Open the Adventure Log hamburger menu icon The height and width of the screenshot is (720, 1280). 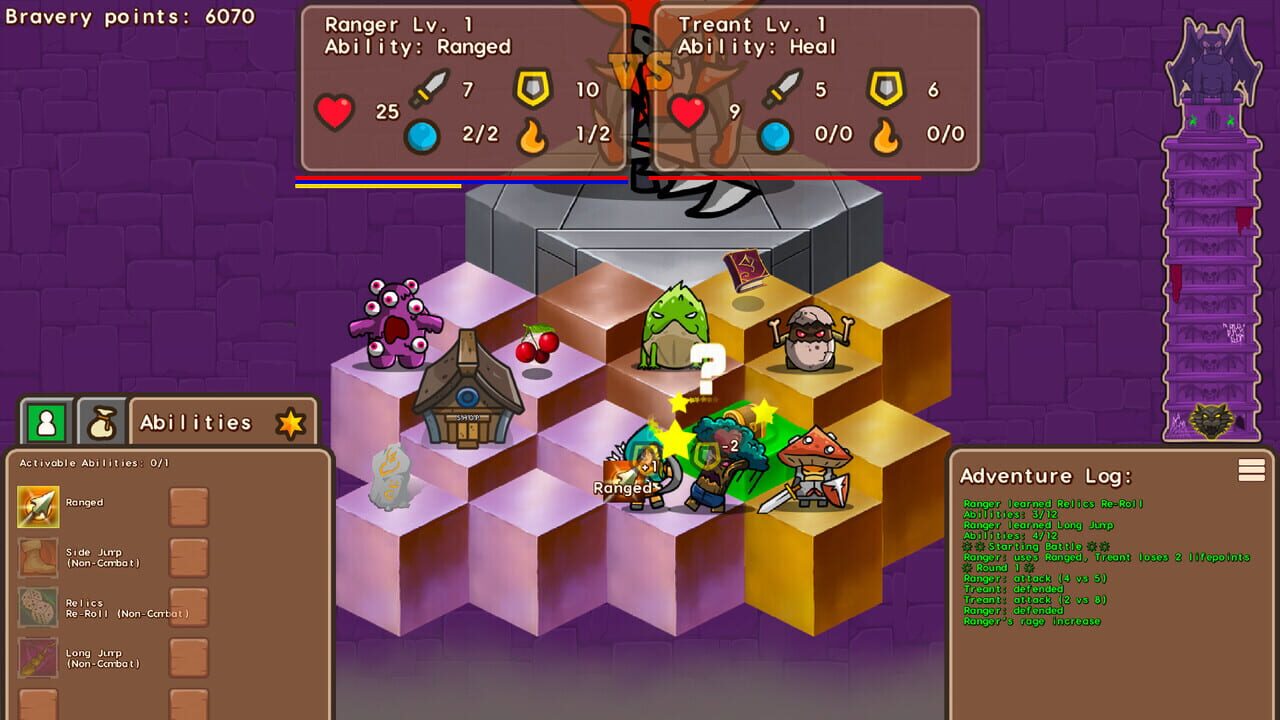click(1251, 470)
